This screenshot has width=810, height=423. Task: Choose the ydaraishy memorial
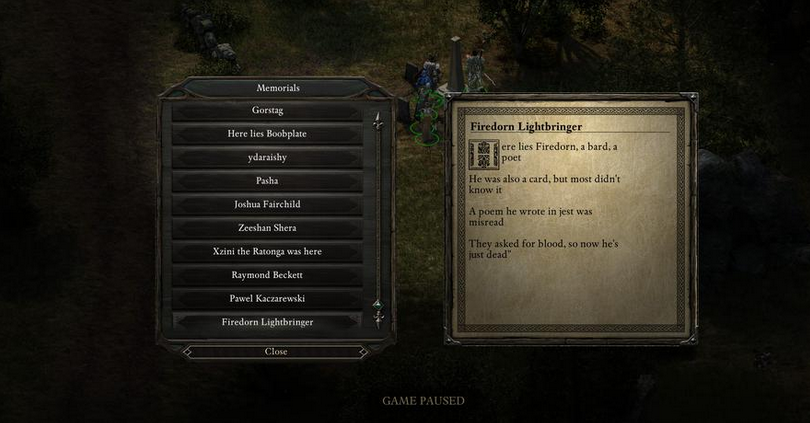(x=267, y=157)
